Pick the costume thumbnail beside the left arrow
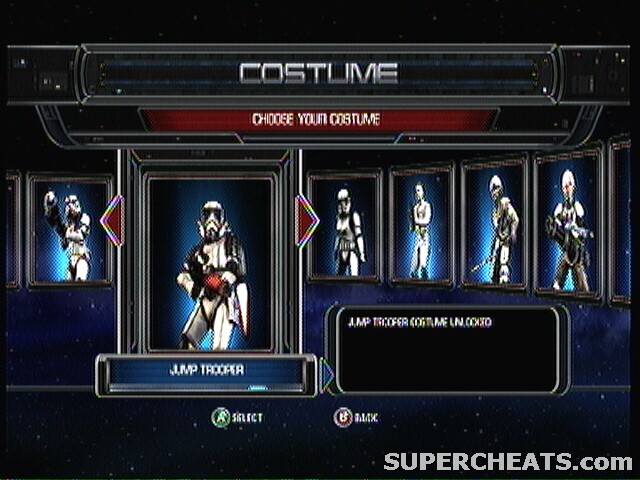 coord(68,232)
